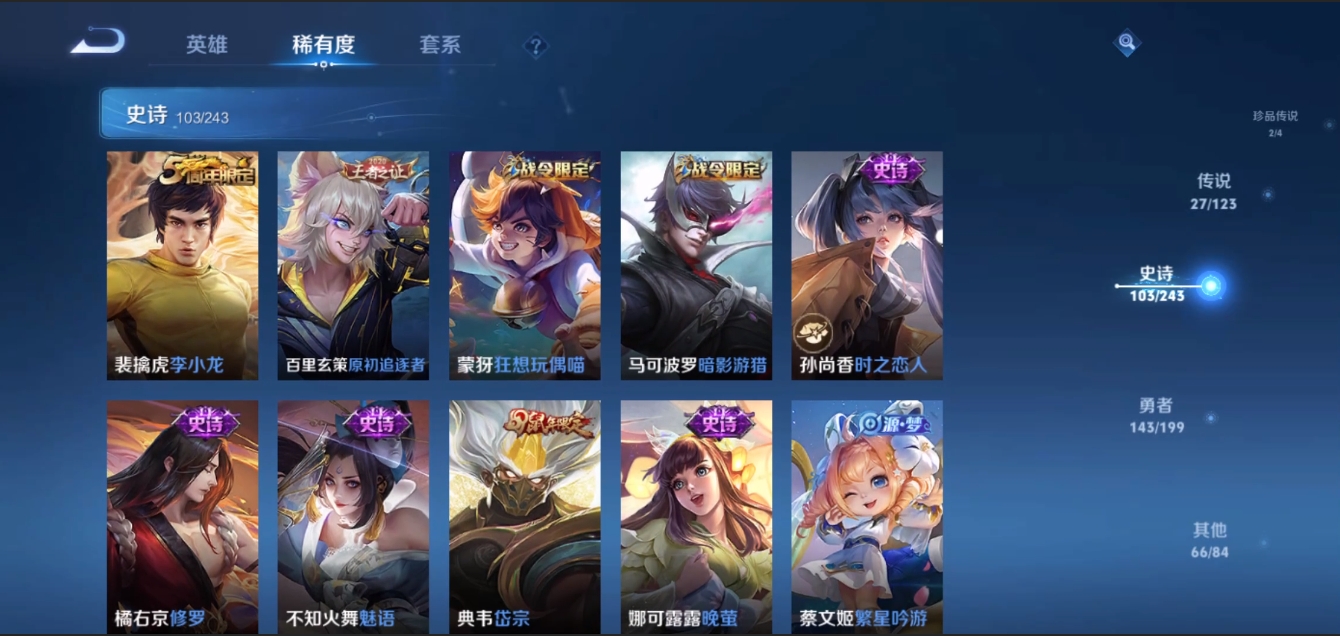Go back with the return arrow
1340x636 pixels.
(x=98, y=42)
